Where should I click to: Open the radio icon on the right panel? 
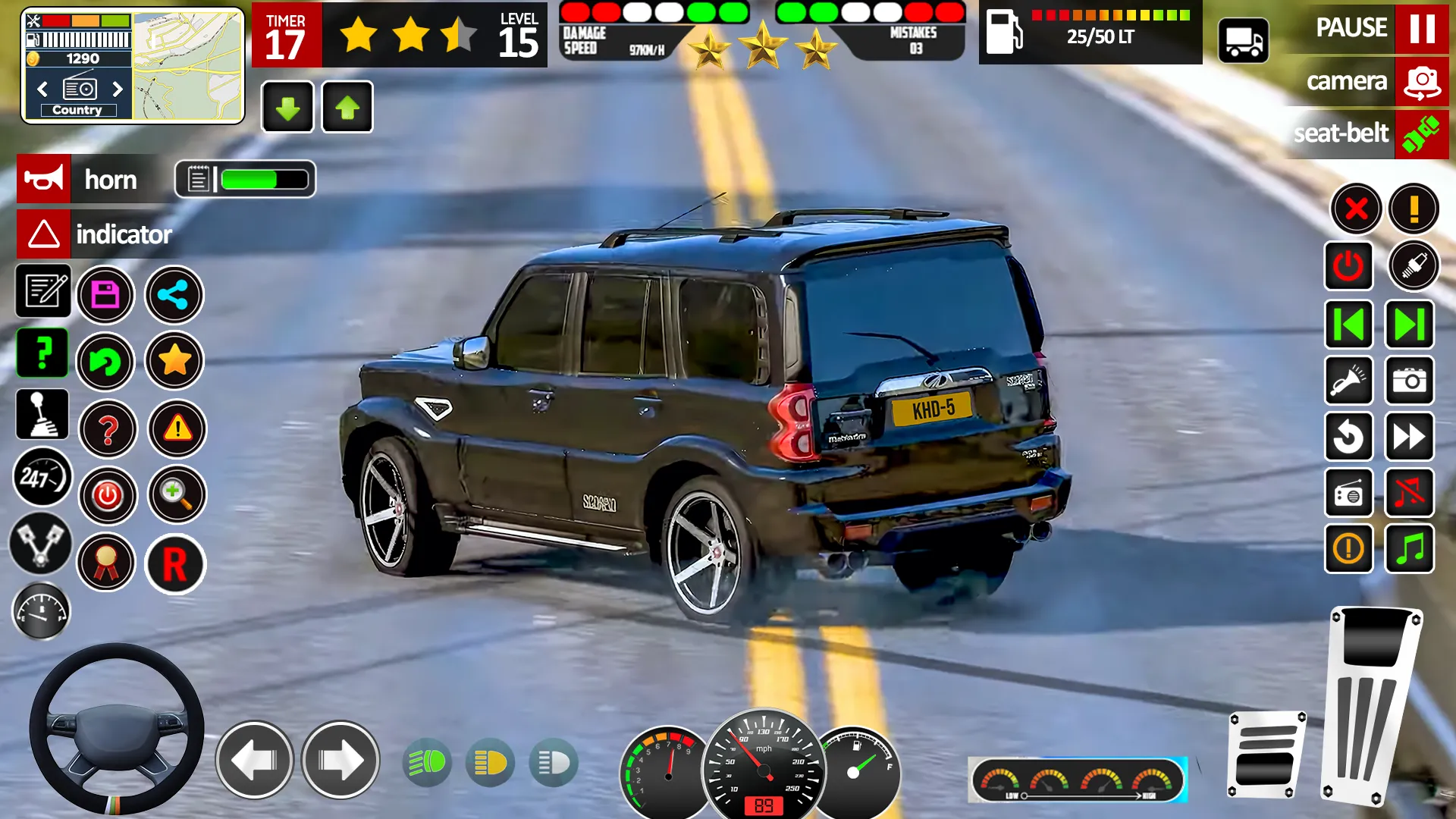click(x=1349, y=494)
